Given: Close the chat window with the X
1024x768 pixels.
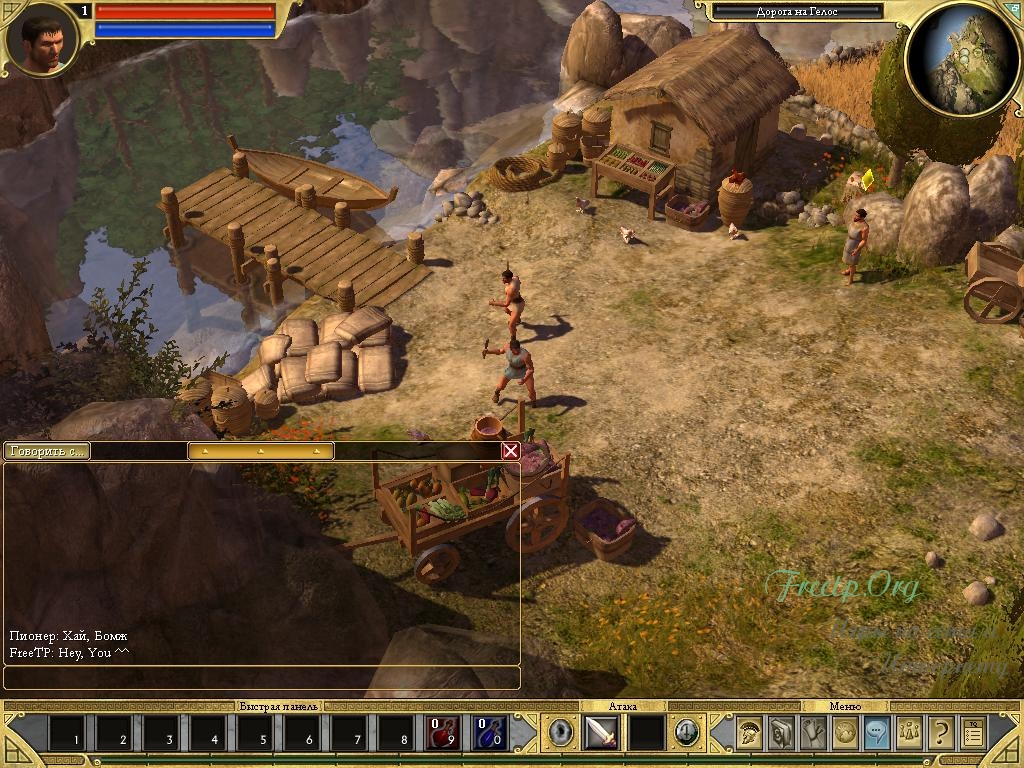Looking at the screenshot, I should [x=511, y=451].
